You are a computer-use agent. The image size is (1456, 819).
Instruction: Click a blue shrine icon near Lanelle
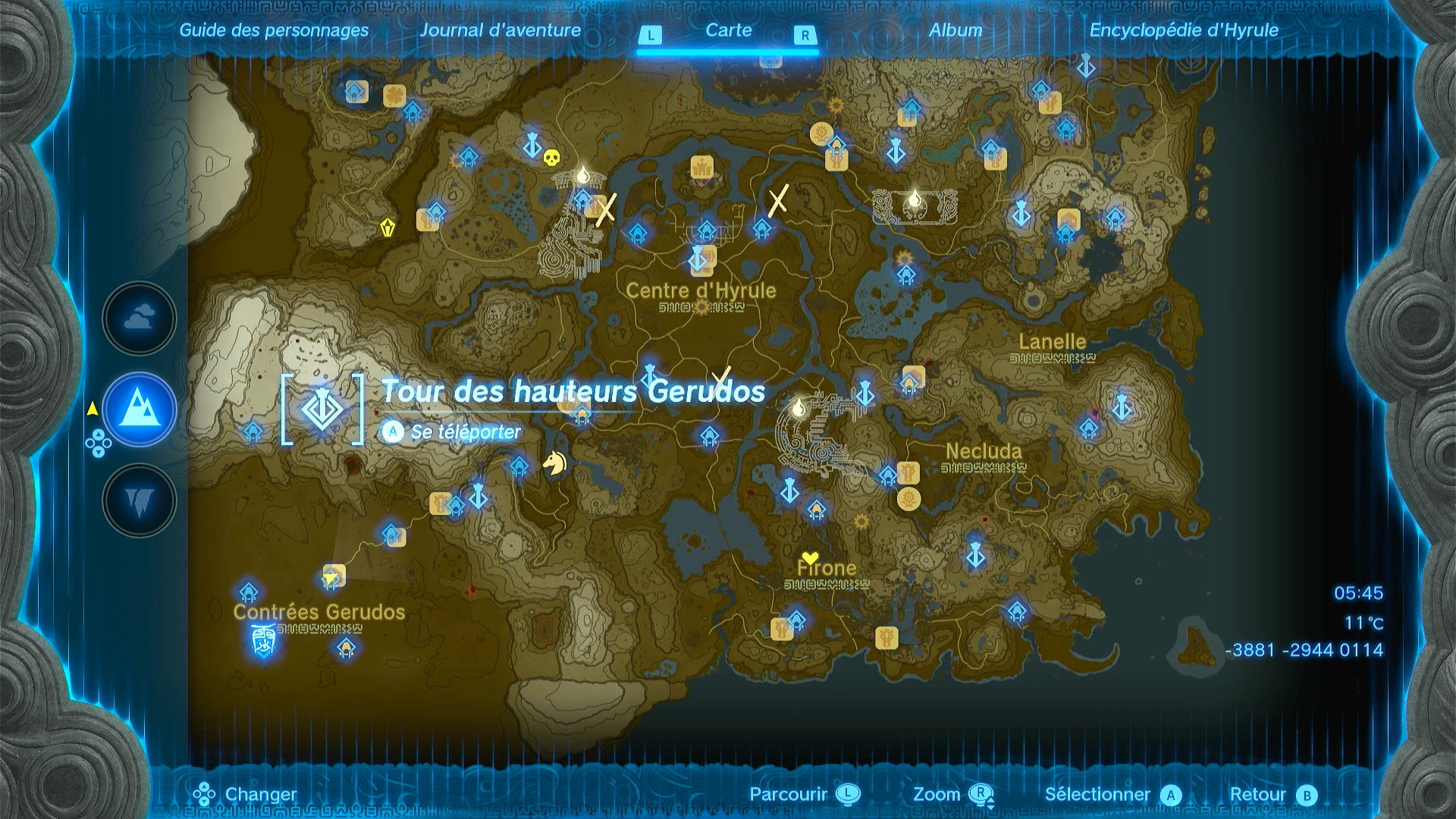click(x=1090, y=428)
